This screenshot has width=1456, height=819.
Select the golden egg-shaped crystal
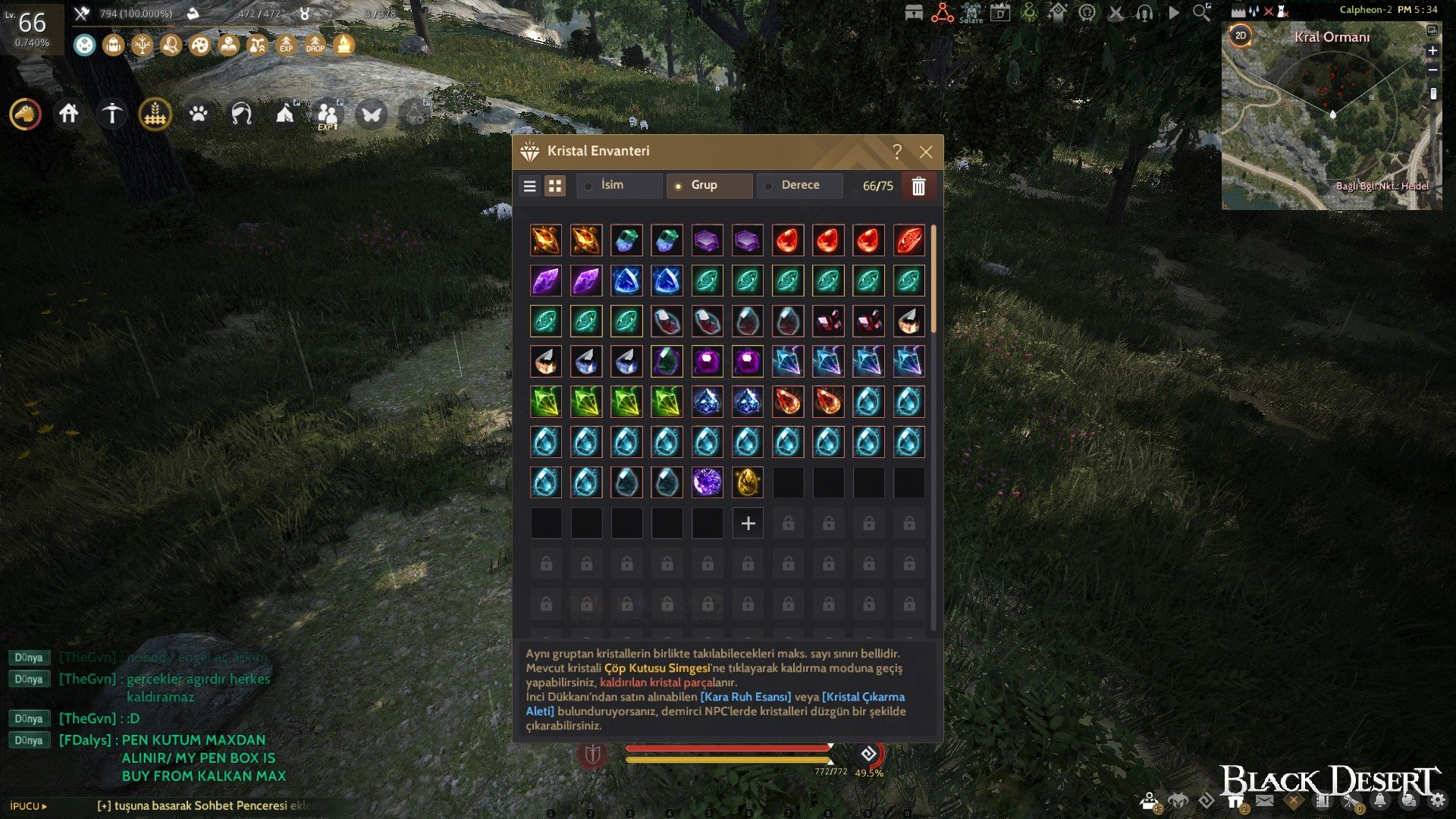[748, 482]
